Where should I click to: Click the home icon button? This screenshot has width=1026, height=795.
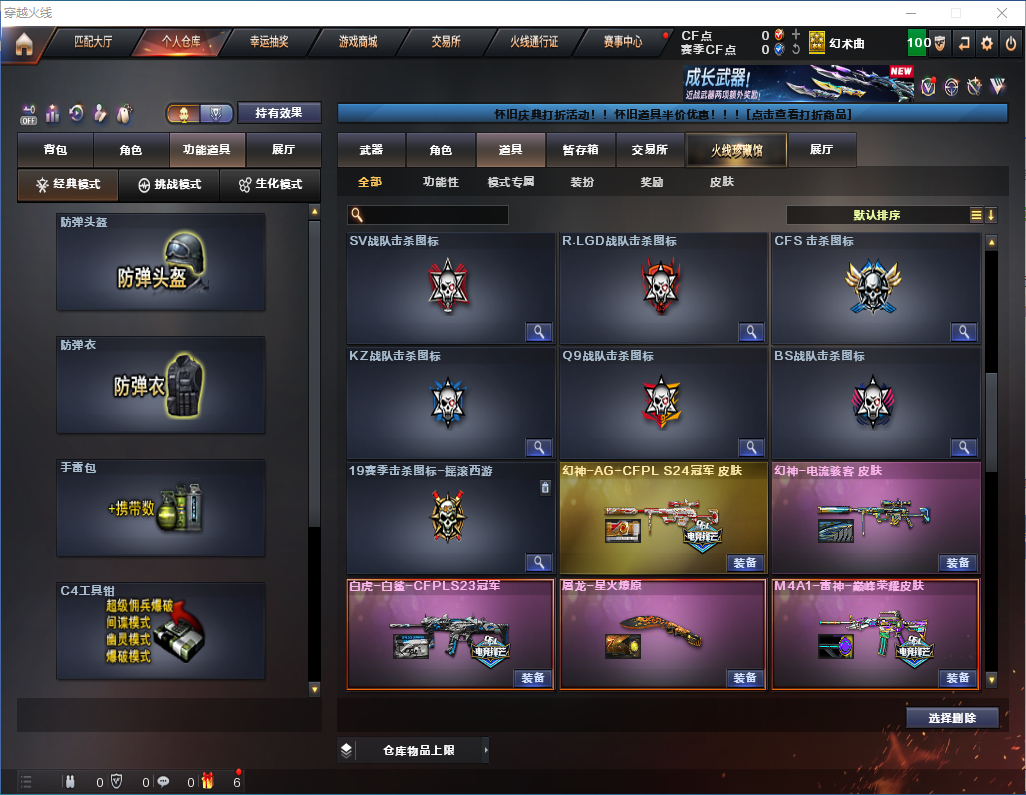pos(24,43)
